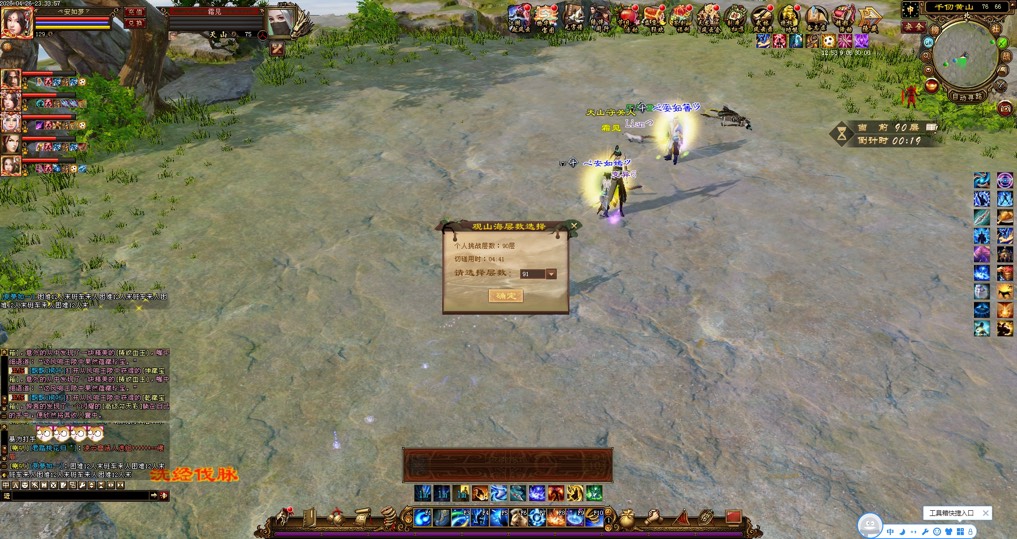The image size is (1017, 539).
Task: Open the scroll icon in bottom menu bar
Action: (x=362, y=516)
